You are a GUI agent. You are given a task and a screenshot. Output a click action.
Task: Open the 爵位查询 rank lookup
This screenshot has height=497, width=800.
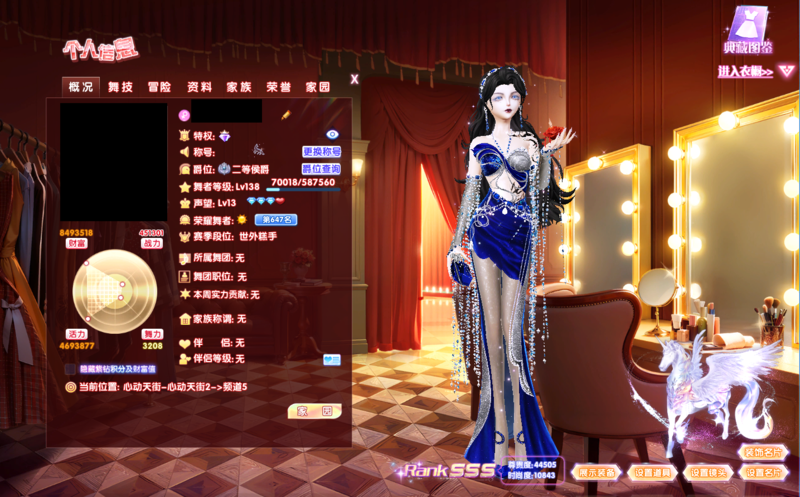(x=321, y=169)
